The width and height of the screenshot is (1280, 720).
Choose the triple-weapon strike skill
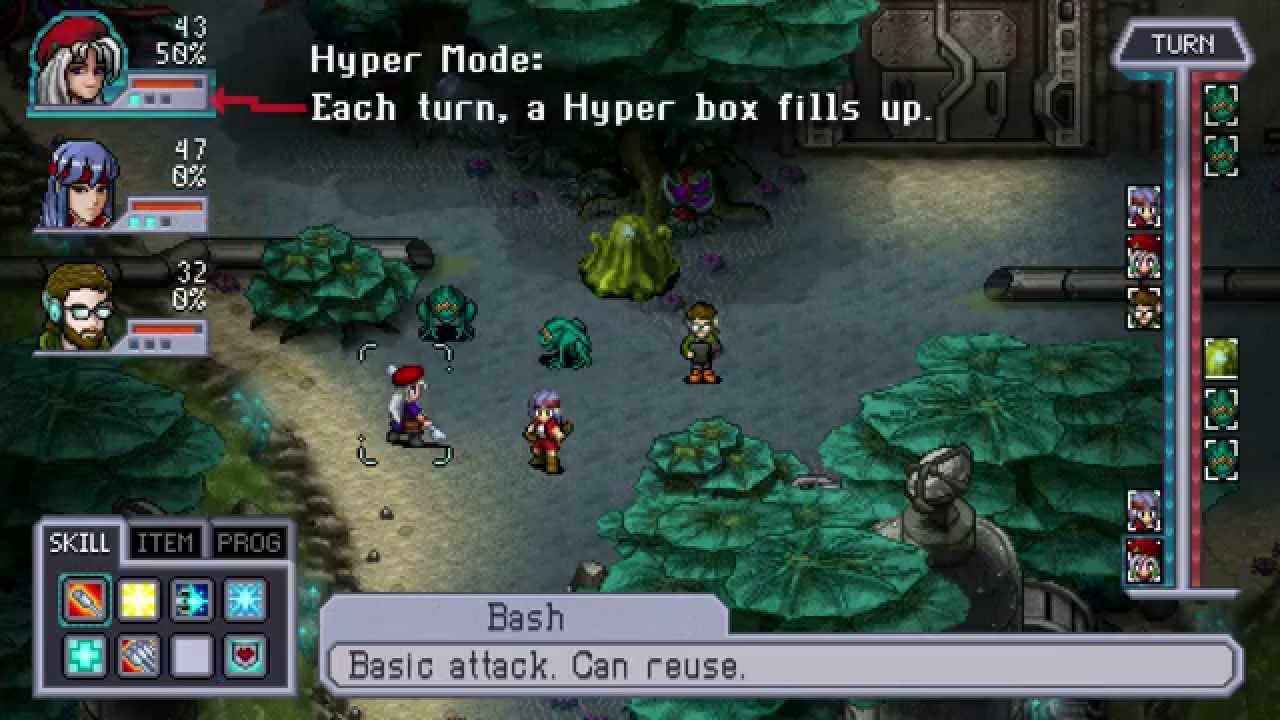tap(139, 656)
